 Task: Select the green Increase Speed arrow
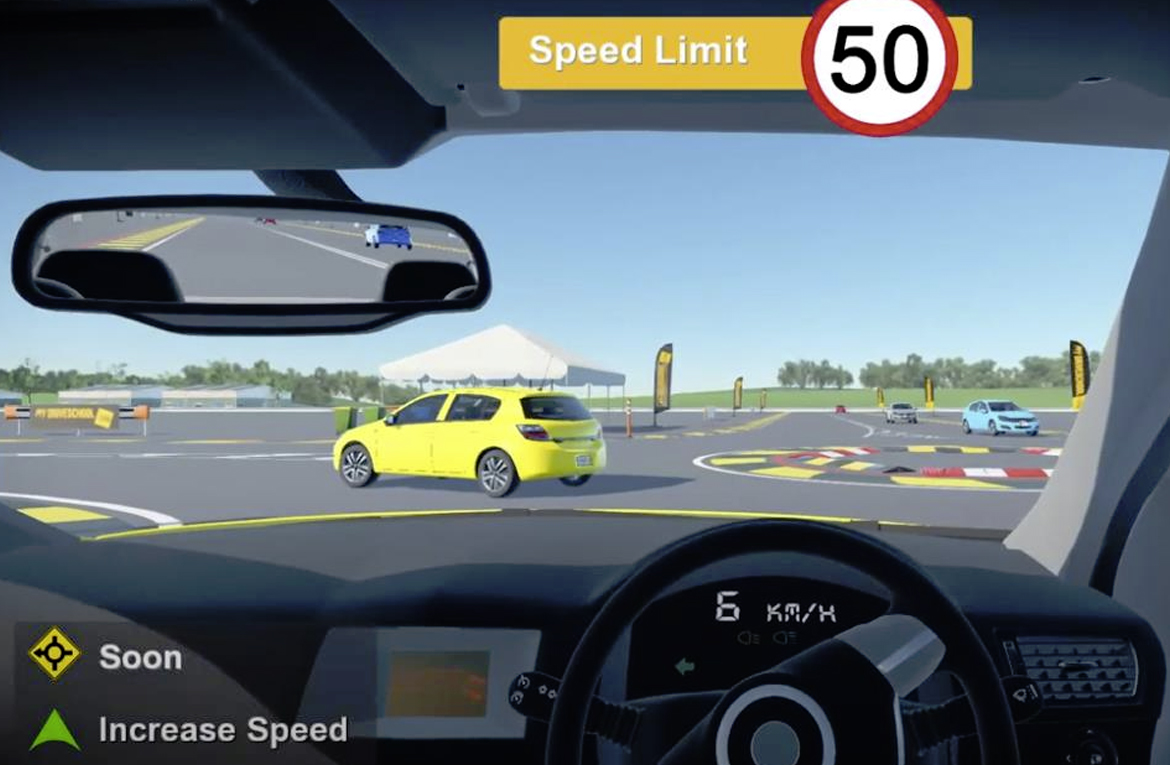pos(54,729)
